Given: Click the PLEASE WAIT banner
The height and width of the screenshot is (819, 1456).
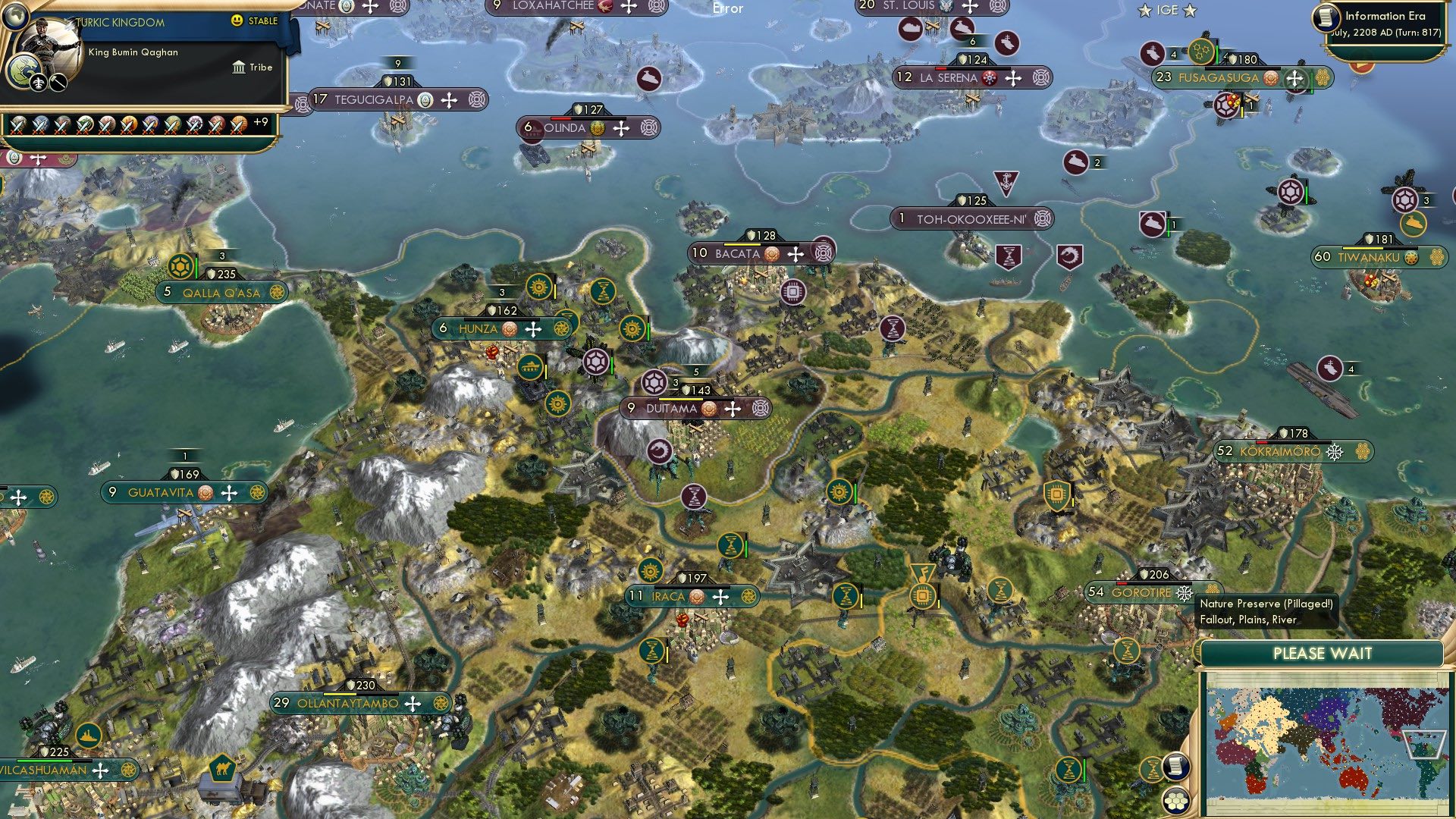Looking at the screenshot, I should [x=1323, y=652].
